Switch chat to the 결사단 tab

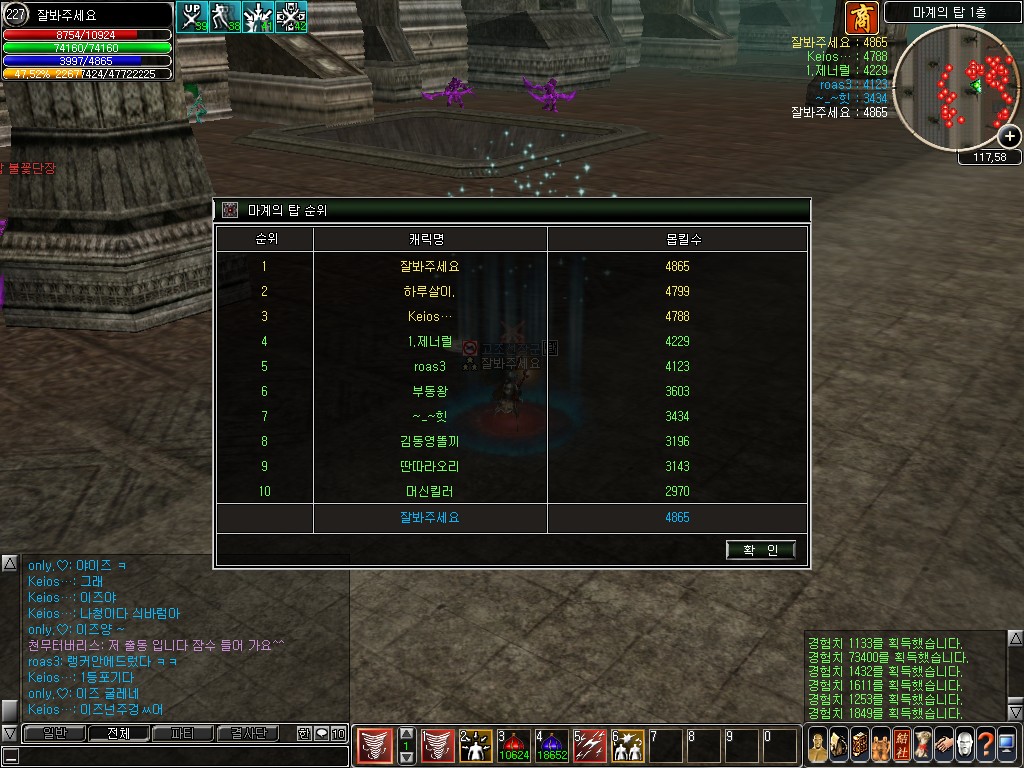(x=246, y=734)
